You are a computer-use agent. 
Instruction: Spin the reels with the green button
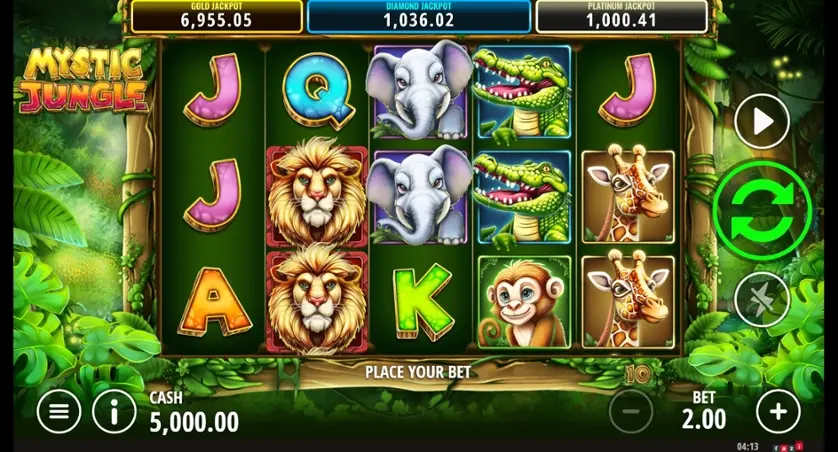(761, 210)
